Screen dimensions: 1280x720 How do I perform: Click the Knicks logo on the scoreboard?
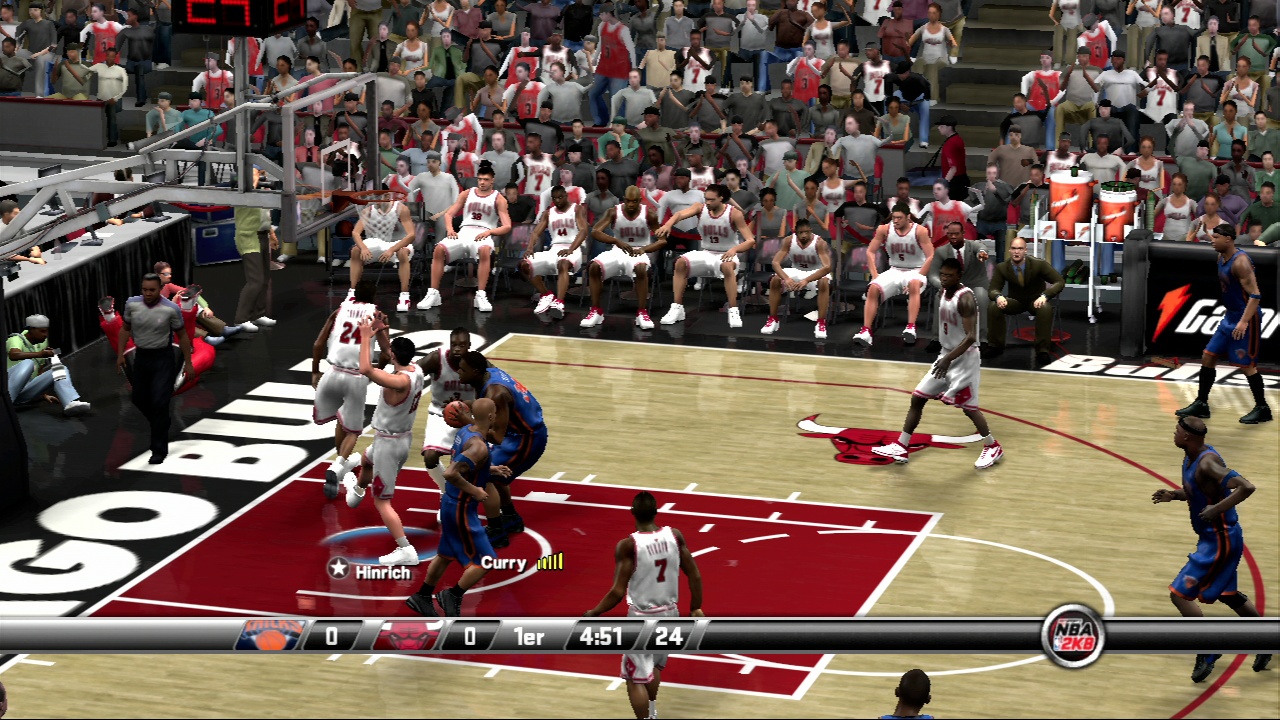click(x=270, y=636)
